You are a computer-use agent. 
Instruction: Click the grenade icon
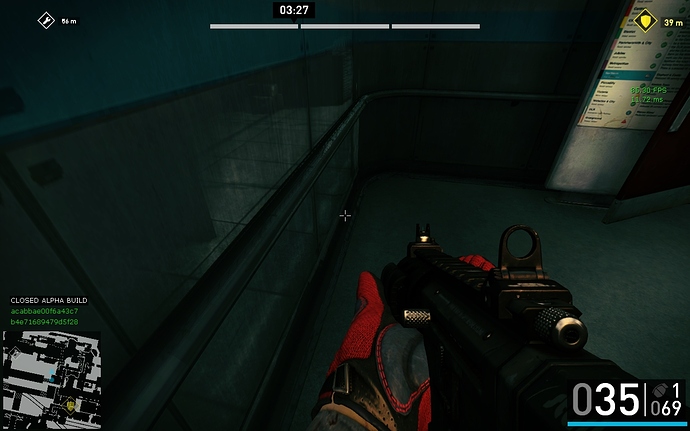pos(657,390)
